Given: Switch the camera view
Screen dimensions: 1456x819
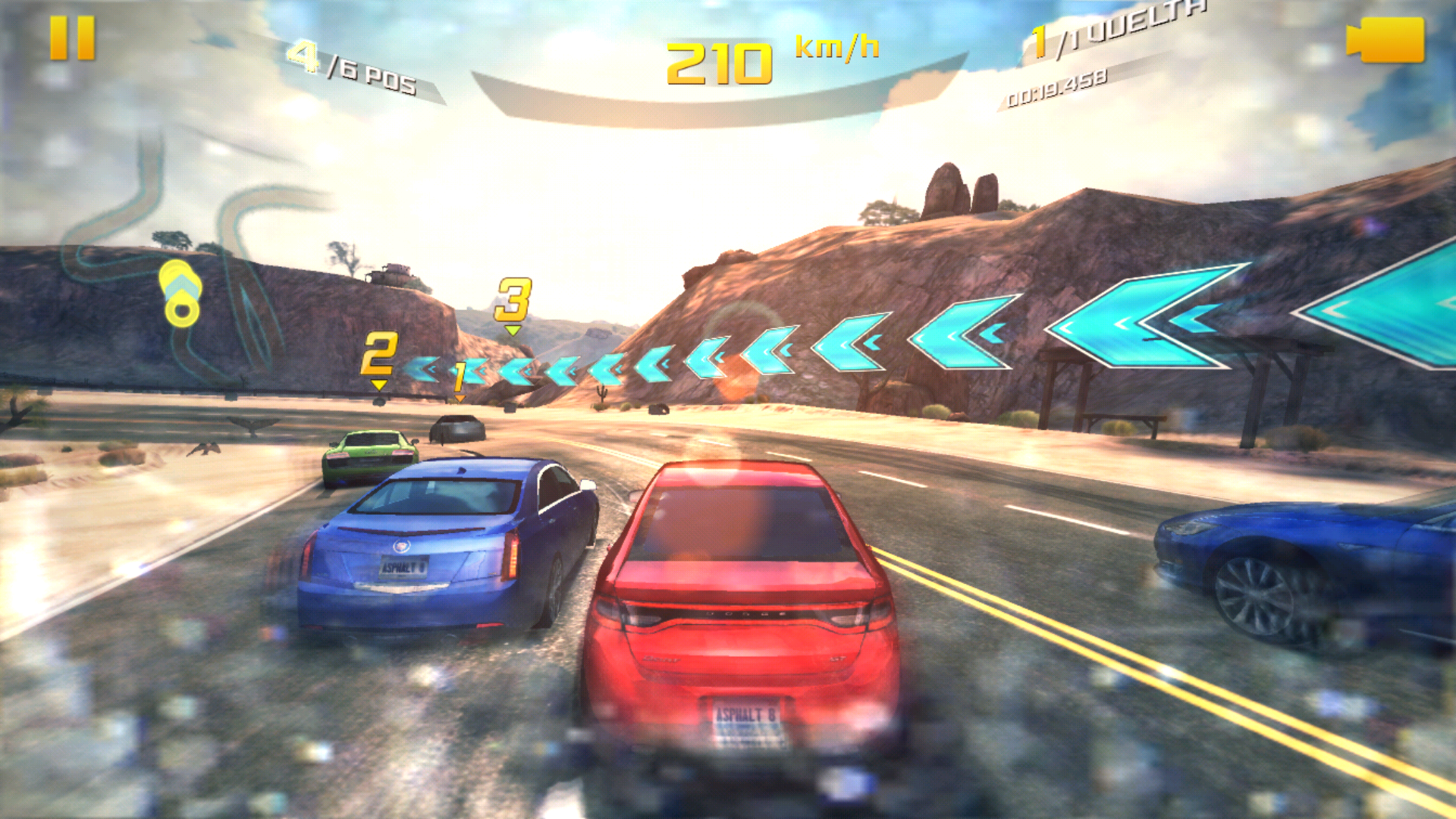Looking at the screenshot, I should [1385, 39].
